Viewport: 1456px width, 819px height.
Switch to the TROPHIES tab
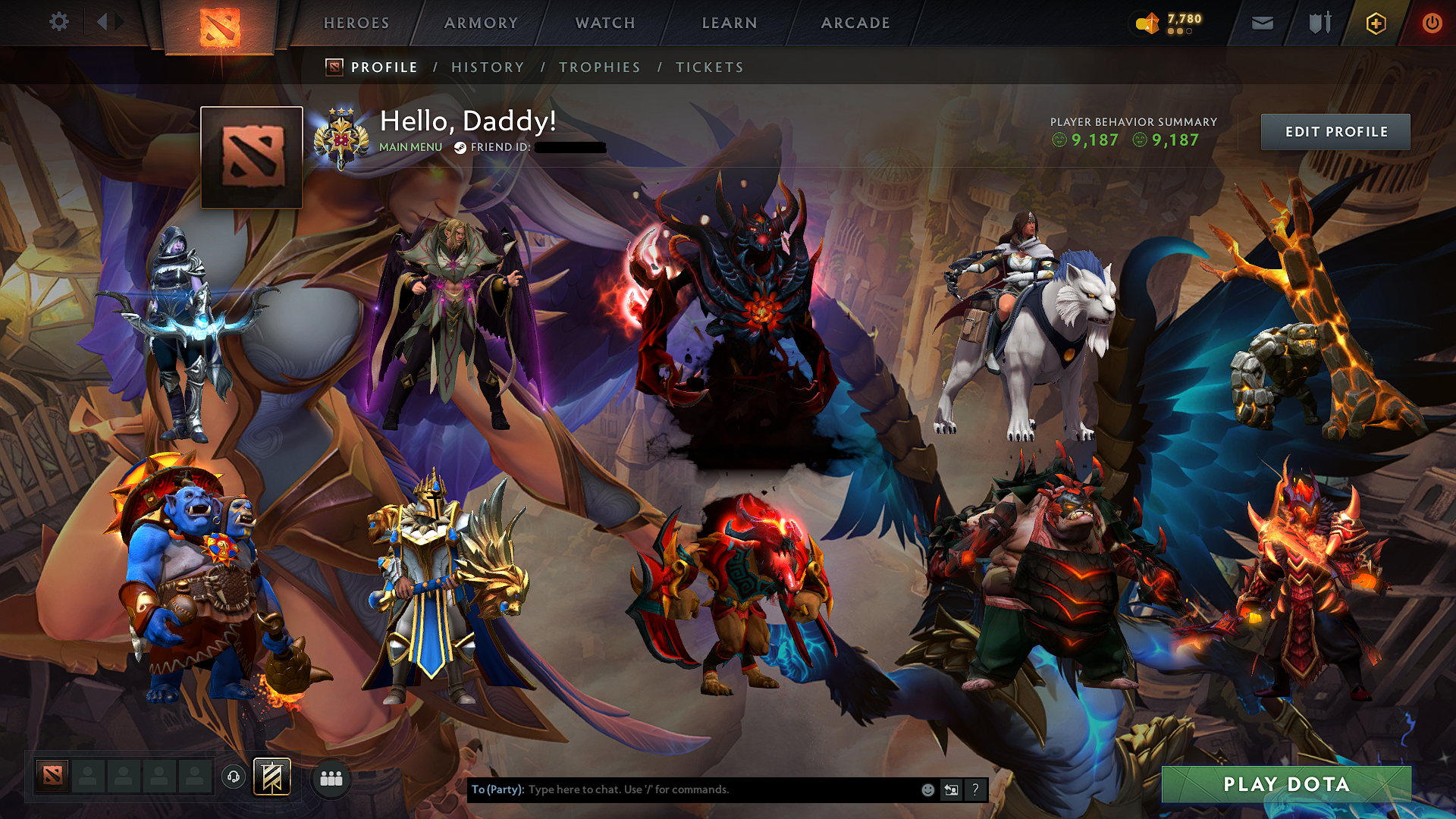(599, 67)
